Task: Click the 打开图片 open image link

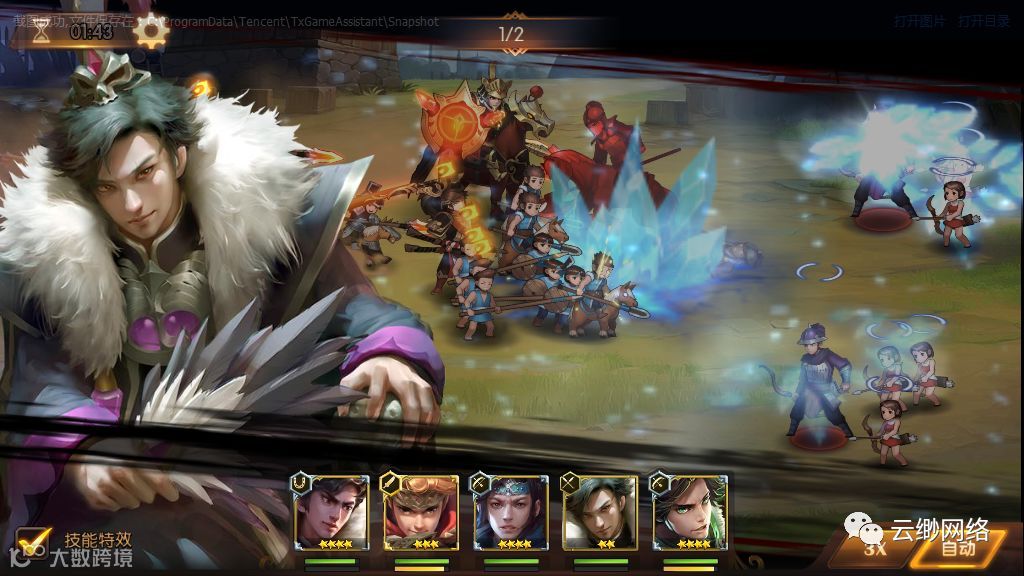Action: pos(919,21)
